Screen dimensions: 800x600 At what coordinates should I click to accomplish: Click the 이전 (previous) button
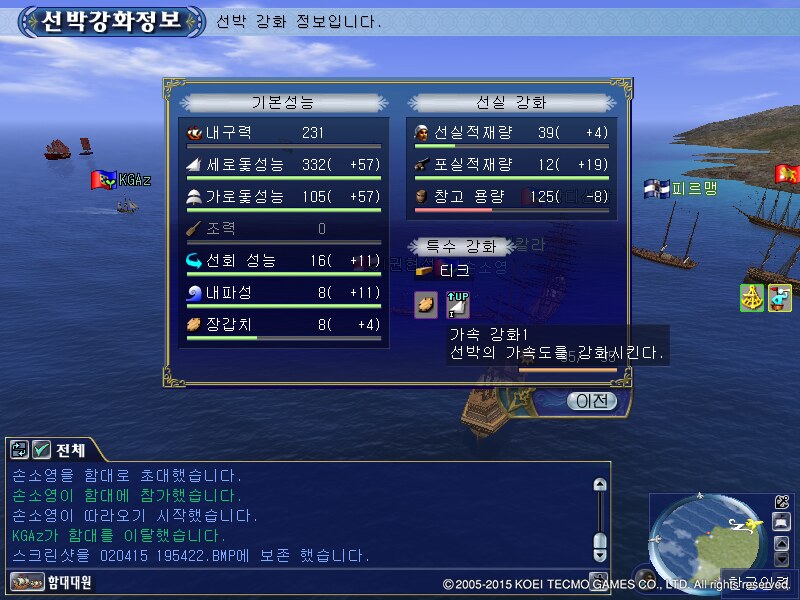pos(591,401)
